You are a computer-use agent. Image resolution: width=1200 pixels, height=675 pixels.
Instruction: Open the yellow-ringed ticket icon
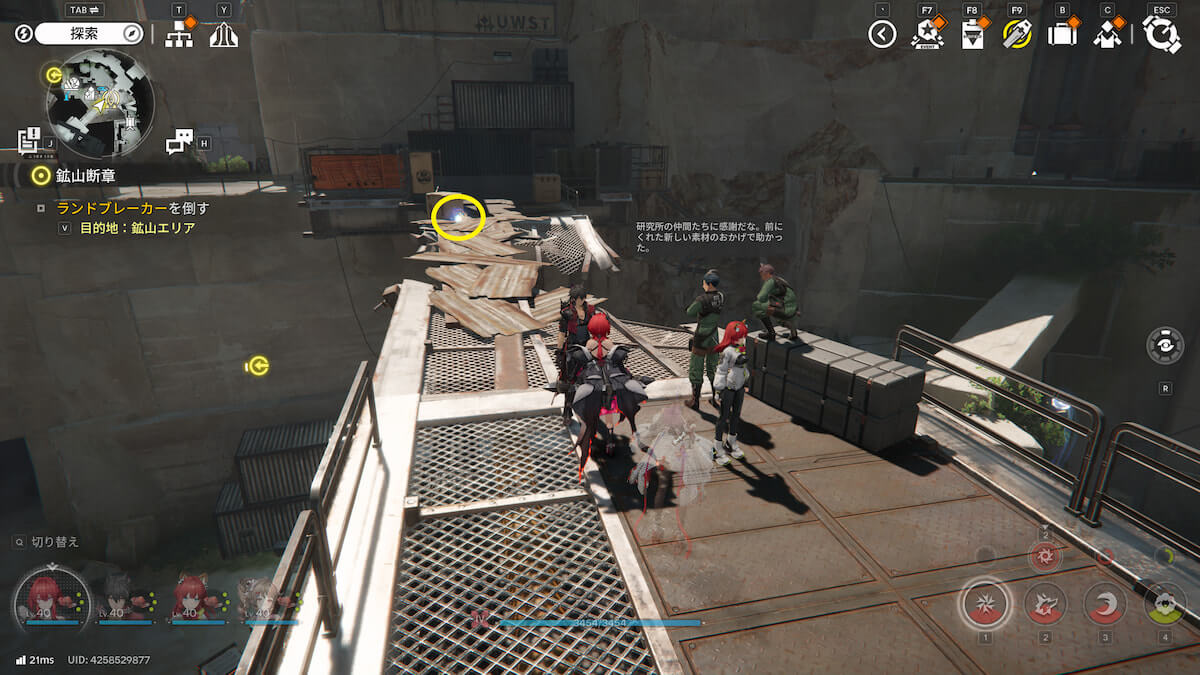tap(1016, 35)
